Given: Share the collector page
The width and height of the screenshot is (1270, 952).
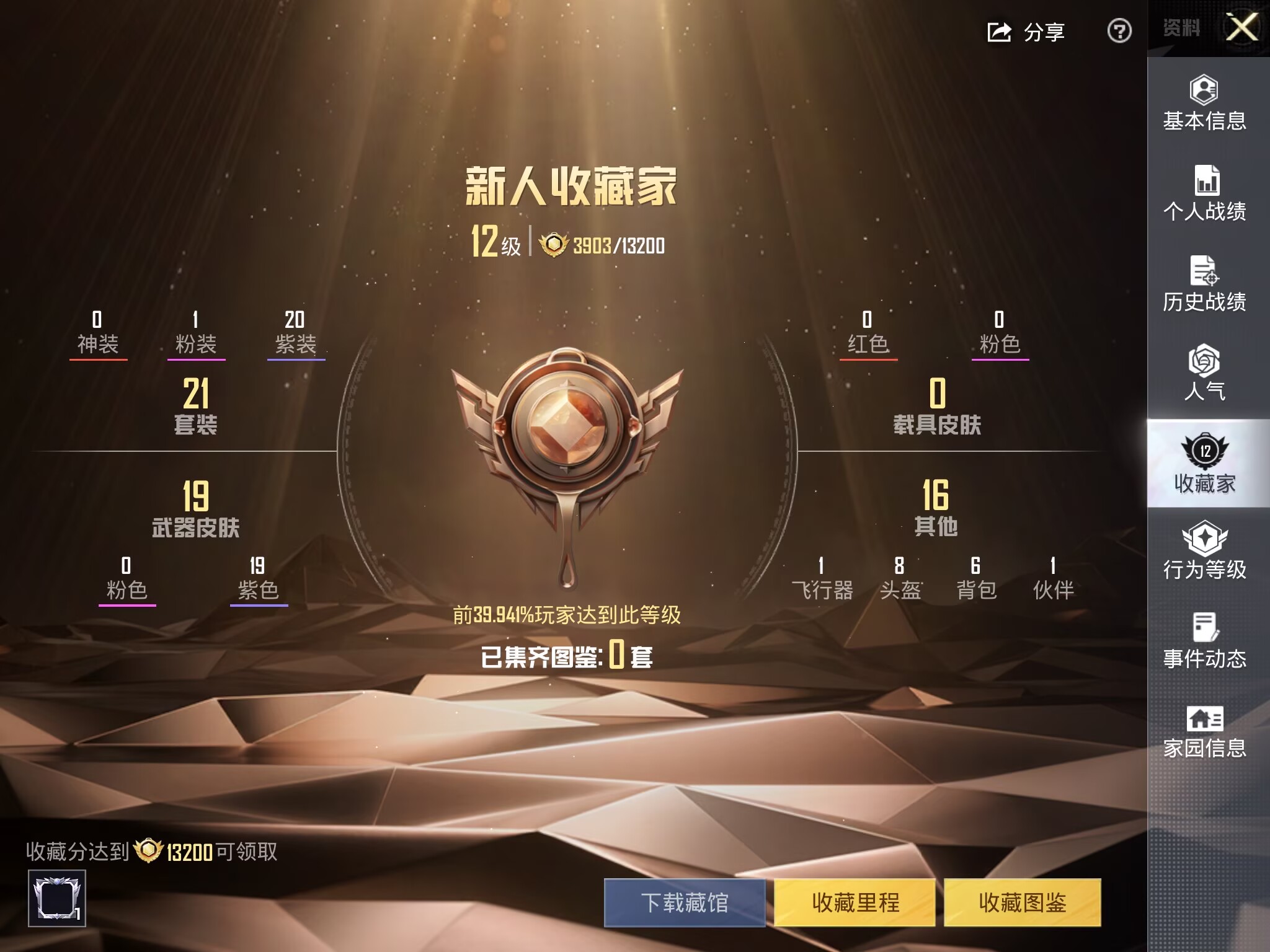Looking at the screenshot, I should (1026, 32).
